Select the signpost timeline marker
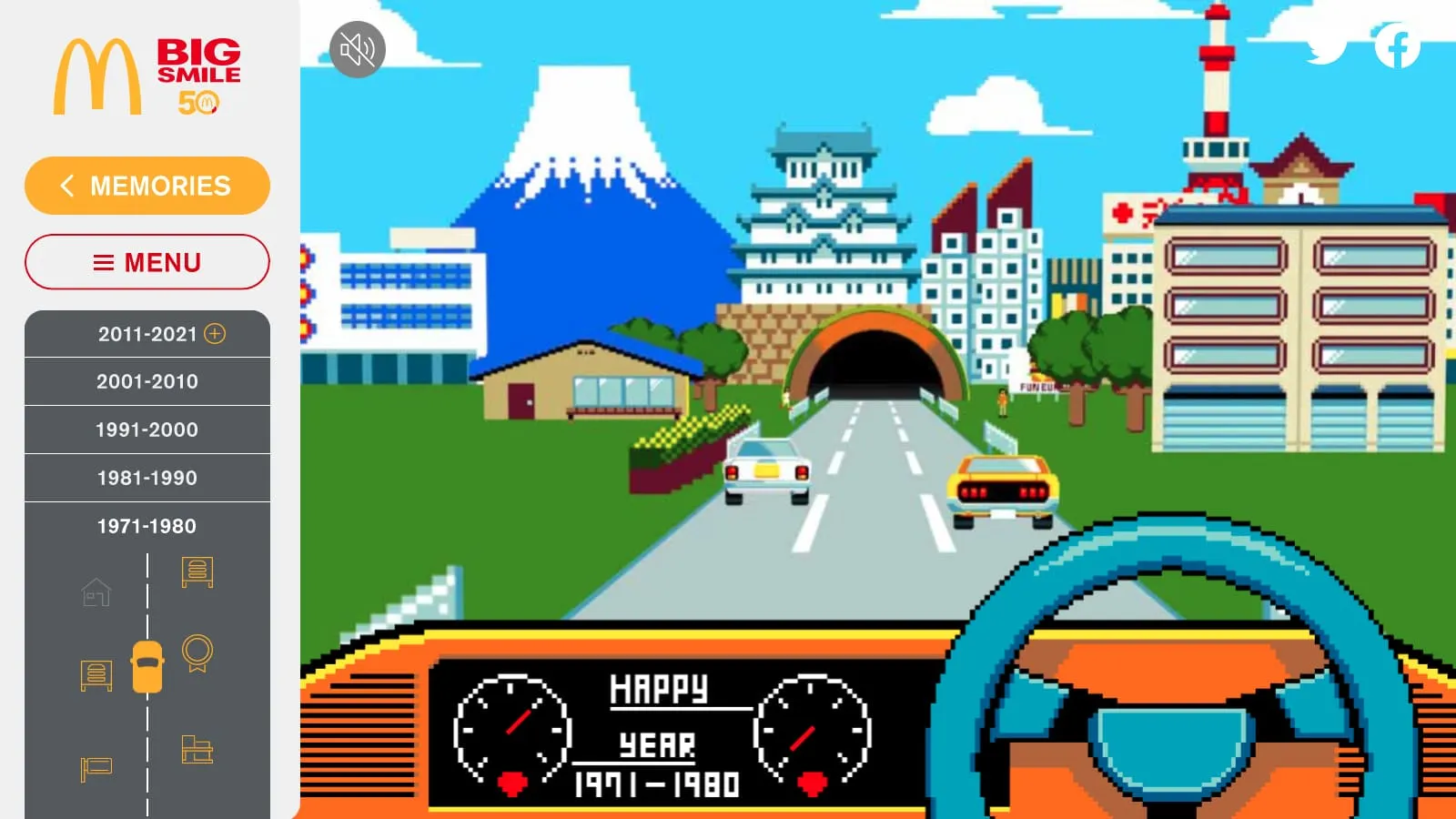 tap(96, 768)
